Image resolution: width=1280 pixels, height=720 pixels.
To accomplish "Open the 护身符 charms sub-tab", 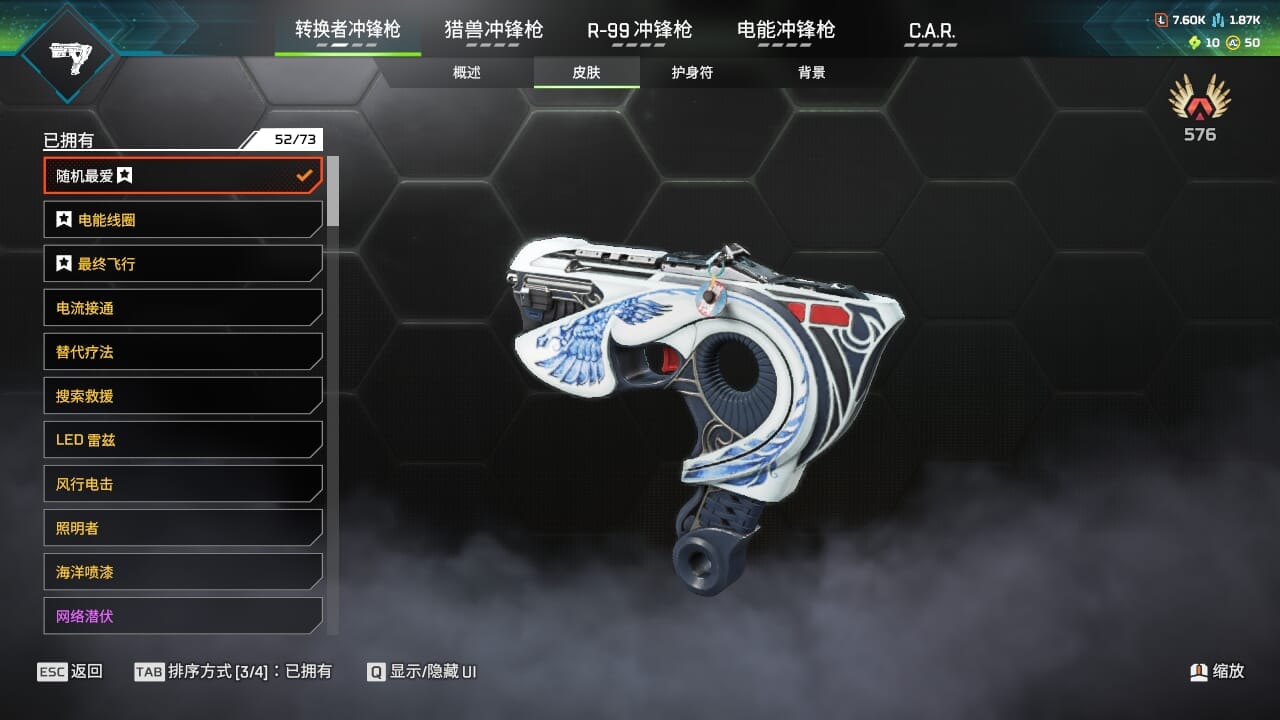I will tap(692, 73).
